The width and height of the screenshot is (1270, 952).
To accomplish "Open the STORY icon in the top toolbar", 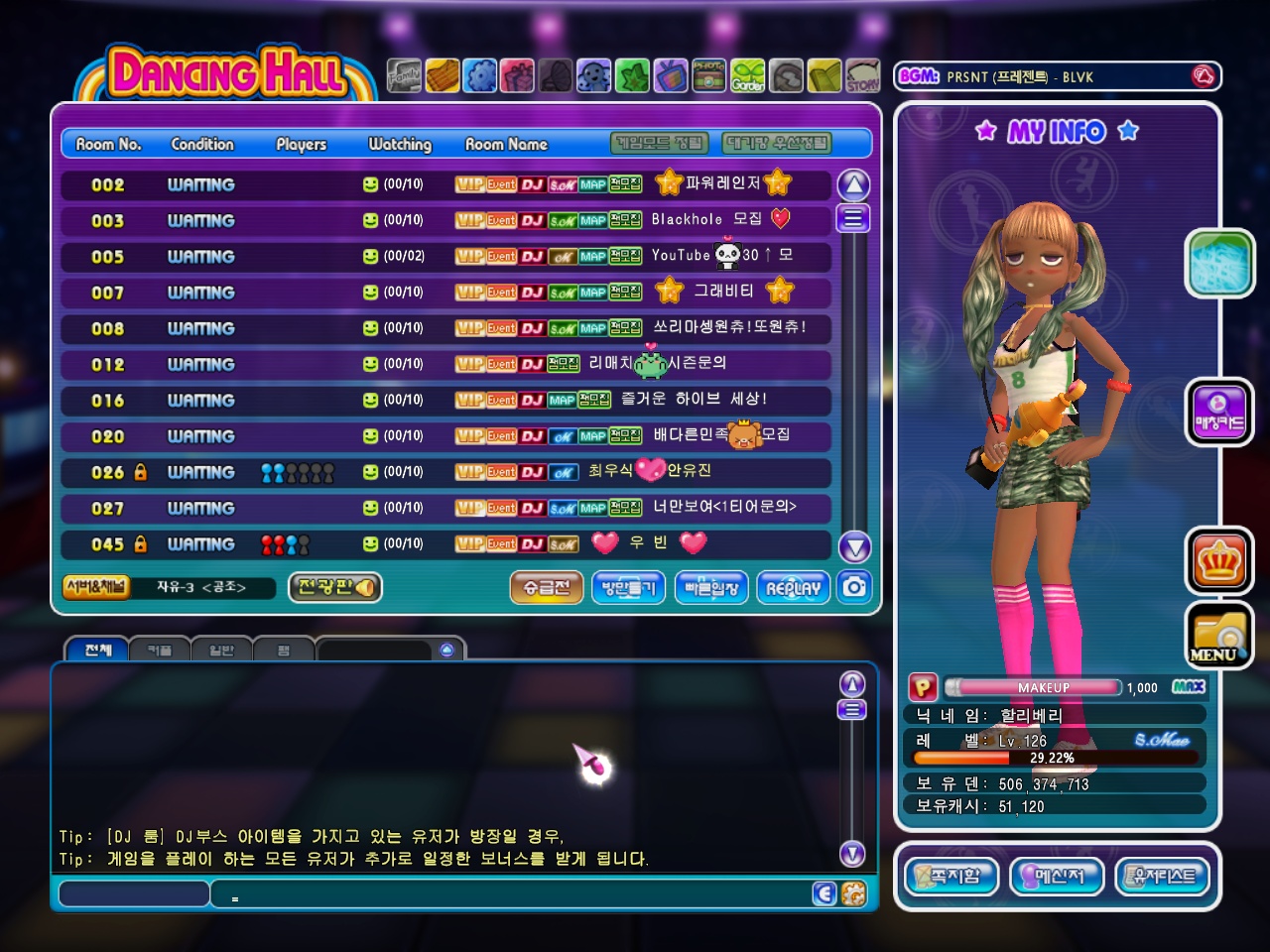I will pos(862,76).
